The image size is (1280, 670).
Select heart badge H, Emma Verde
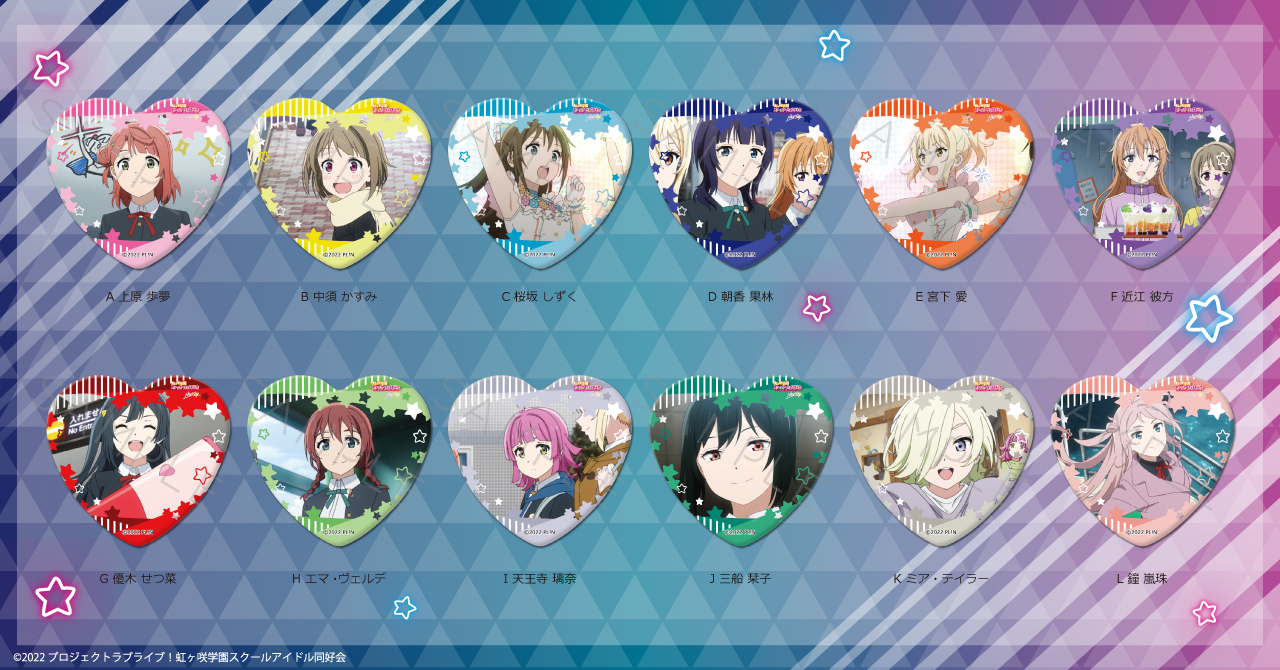click(x=339, y=460)
